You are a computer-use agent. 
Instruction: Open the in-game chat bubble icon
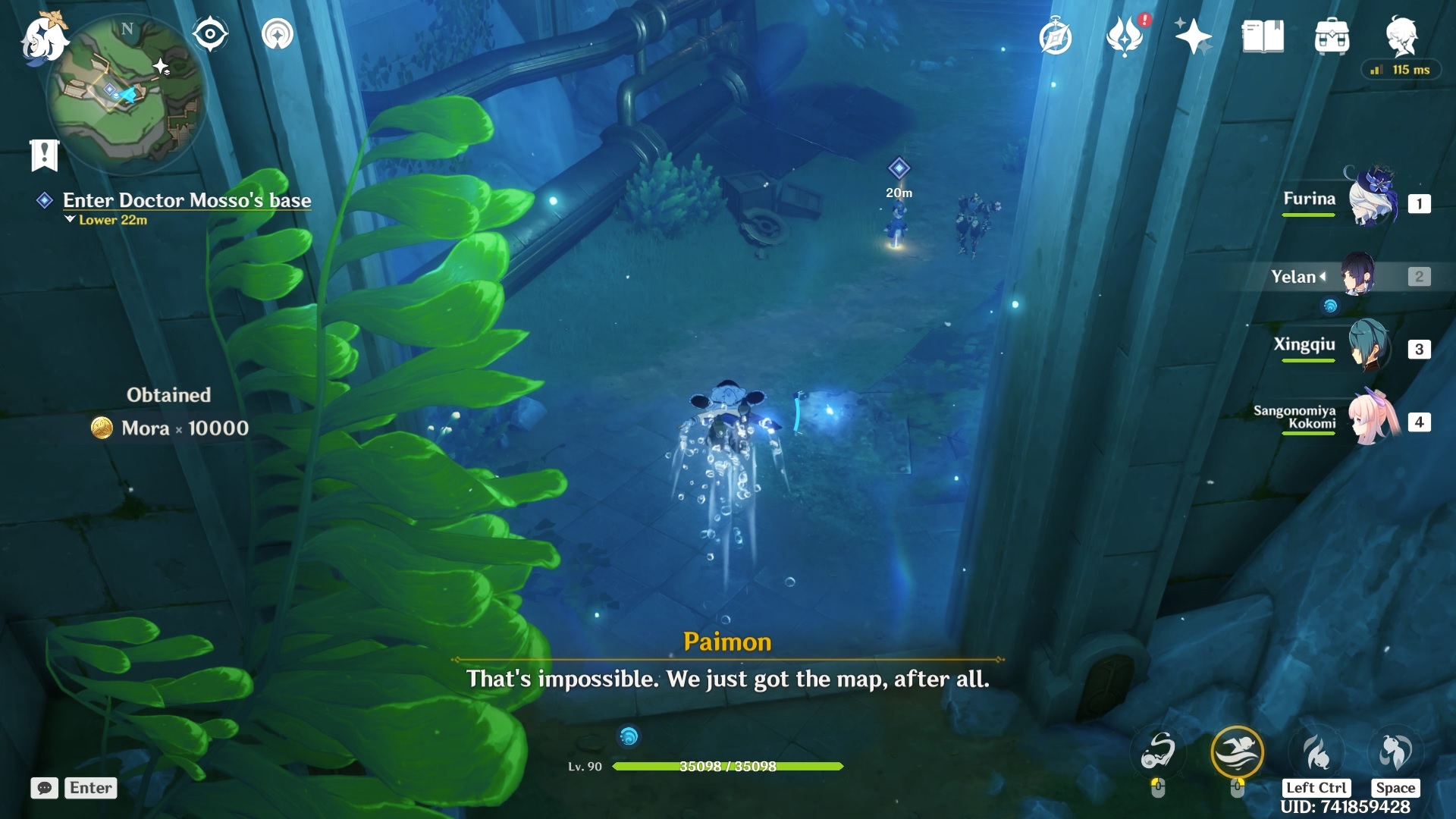tap(45, 788)
